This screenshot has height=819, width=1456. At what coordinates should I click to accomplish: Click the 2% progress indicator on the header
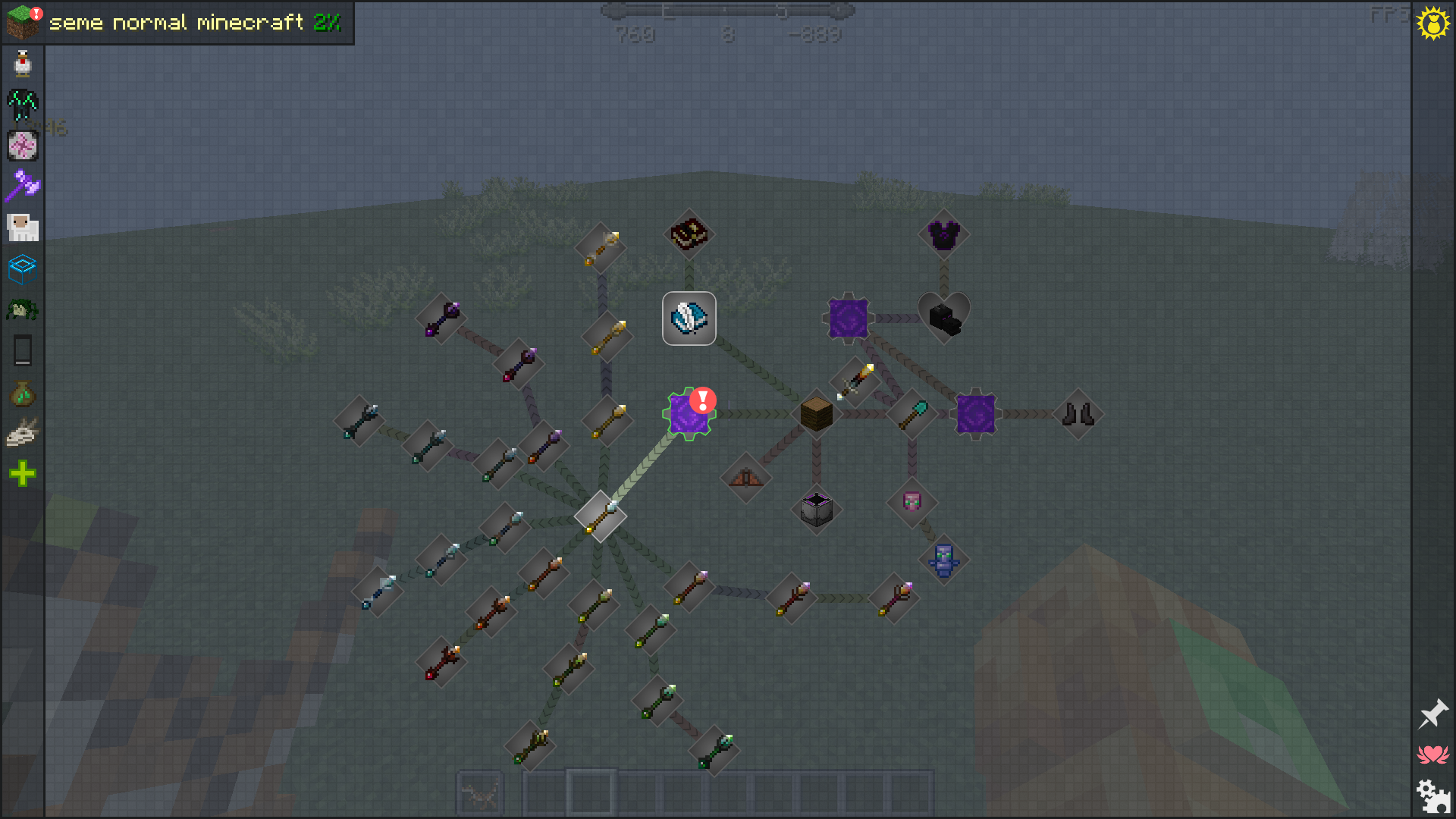[x=329, y=23]
